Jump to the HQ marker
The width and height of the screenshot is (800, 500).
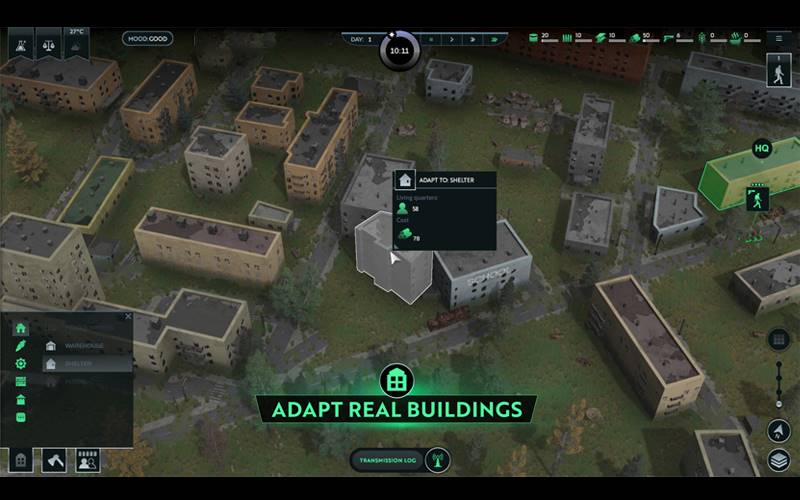point(762,149)
